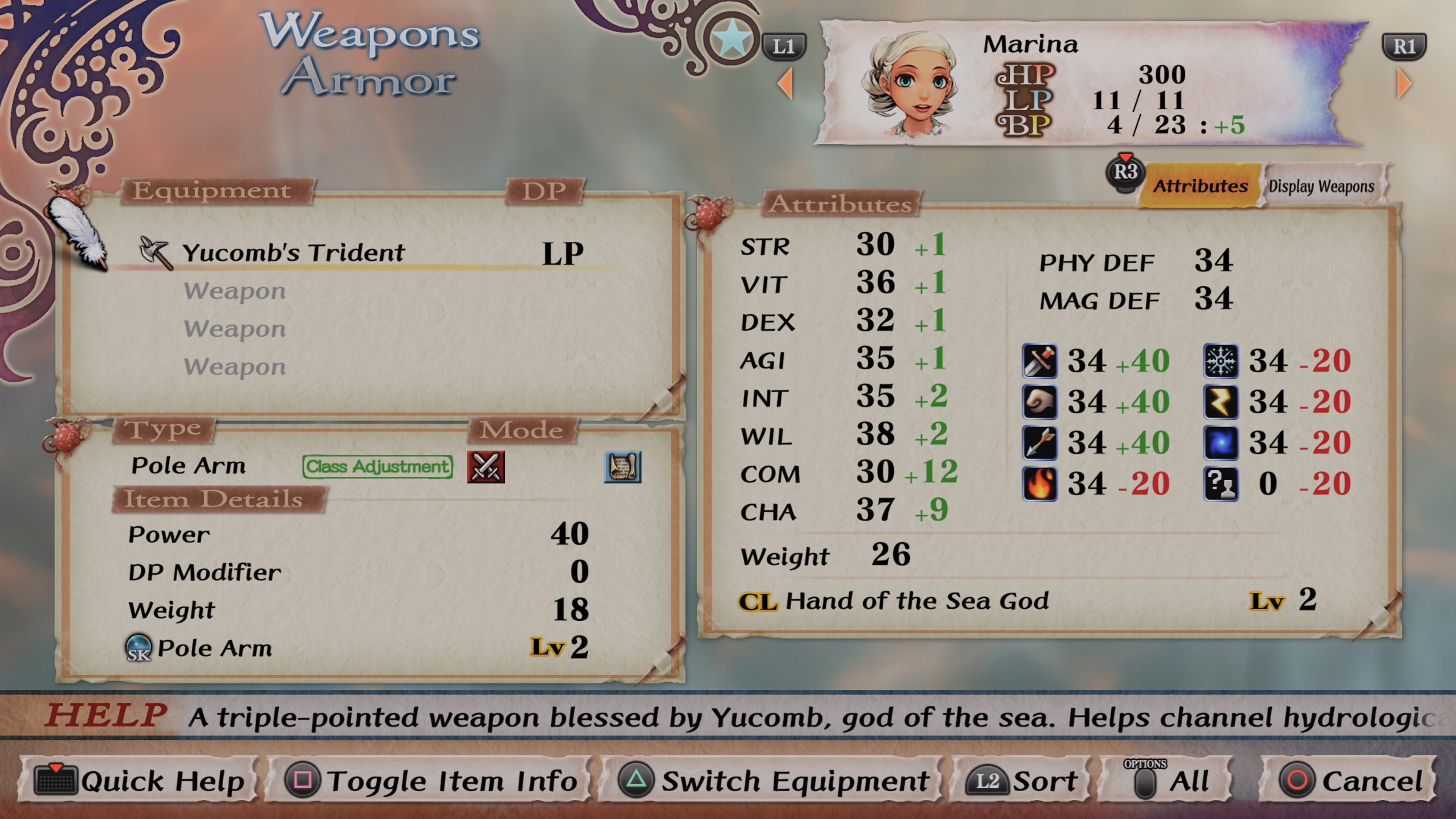Toggle Item Info display

point(431,781)
